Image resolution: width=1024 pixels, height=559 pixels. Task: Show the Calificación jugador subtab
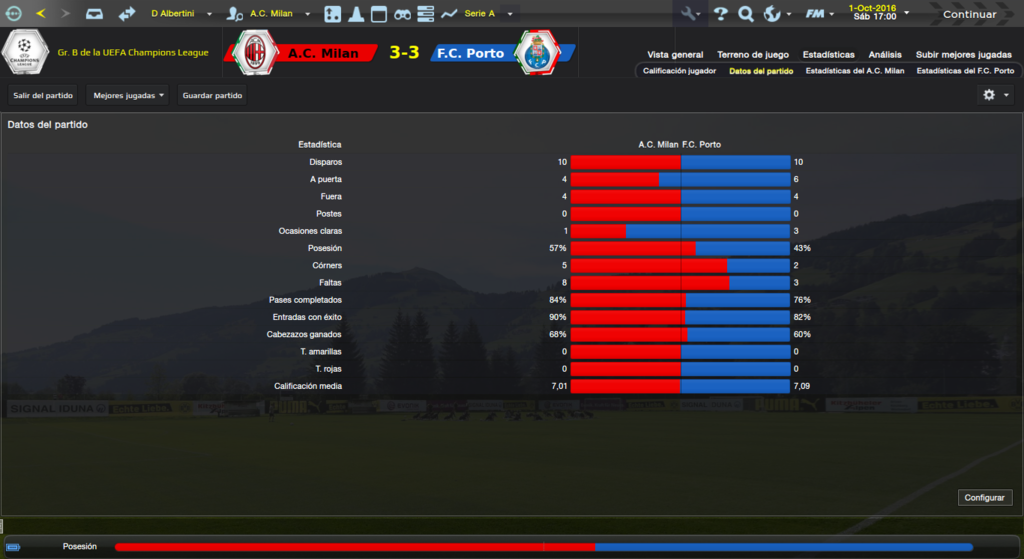(x=679, y=72)
